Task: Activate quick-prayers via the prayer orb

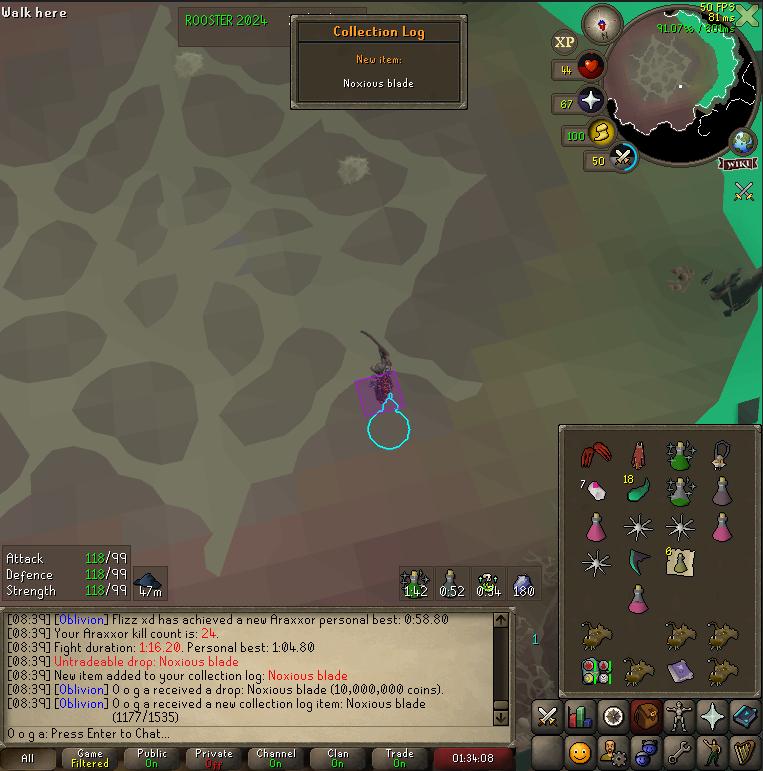Action: click(x=592, y=100)
